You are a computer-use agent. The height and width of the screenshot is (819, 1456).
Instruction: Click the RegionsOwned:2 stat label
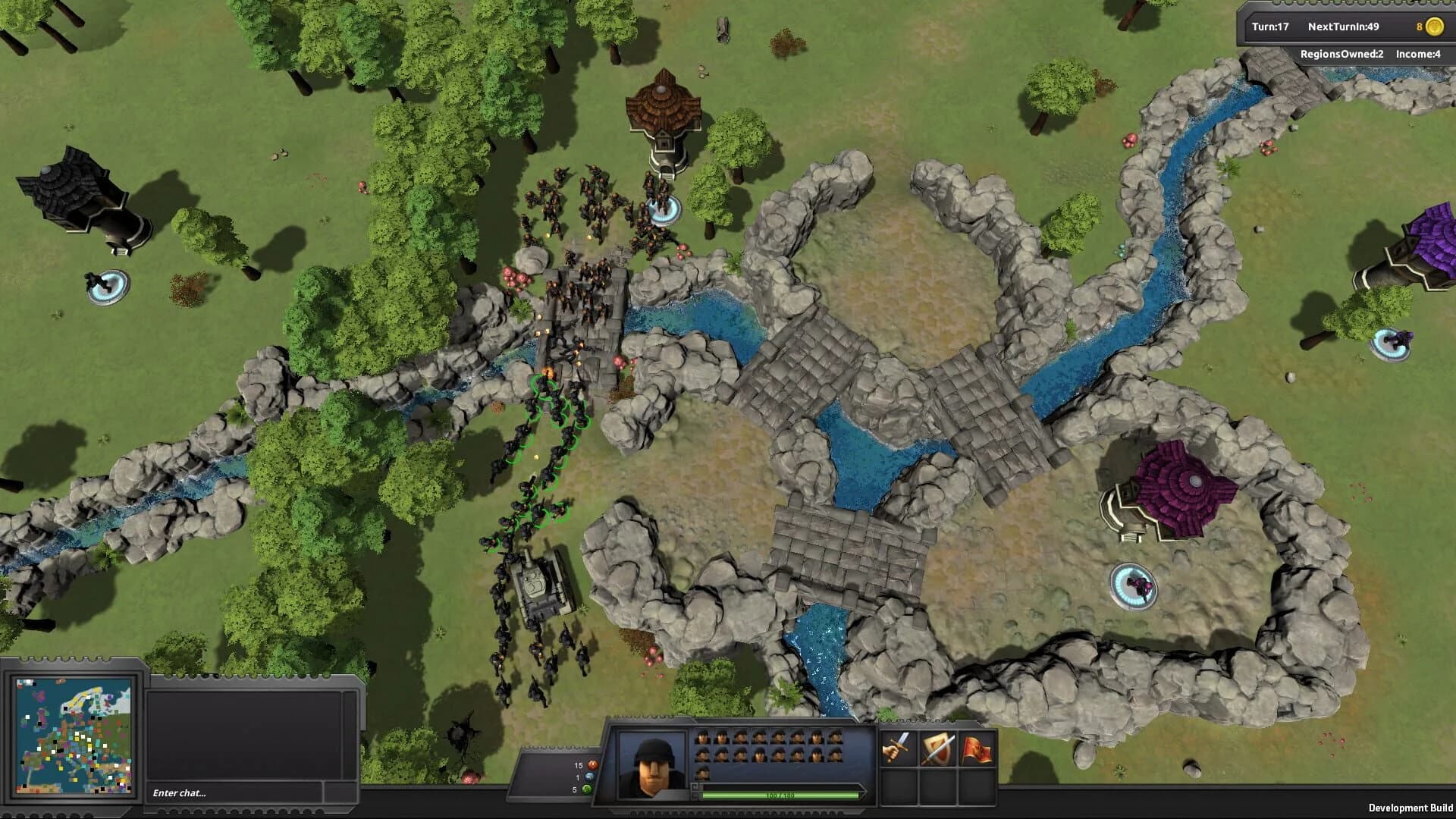[x=1341, y=55]
